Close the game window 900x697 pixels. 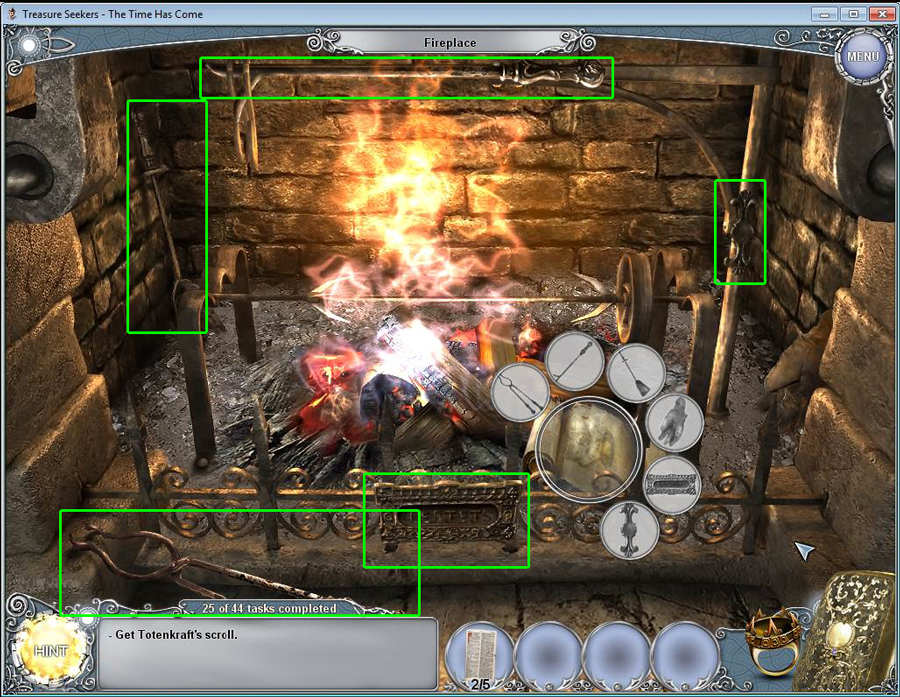[881, 15]
